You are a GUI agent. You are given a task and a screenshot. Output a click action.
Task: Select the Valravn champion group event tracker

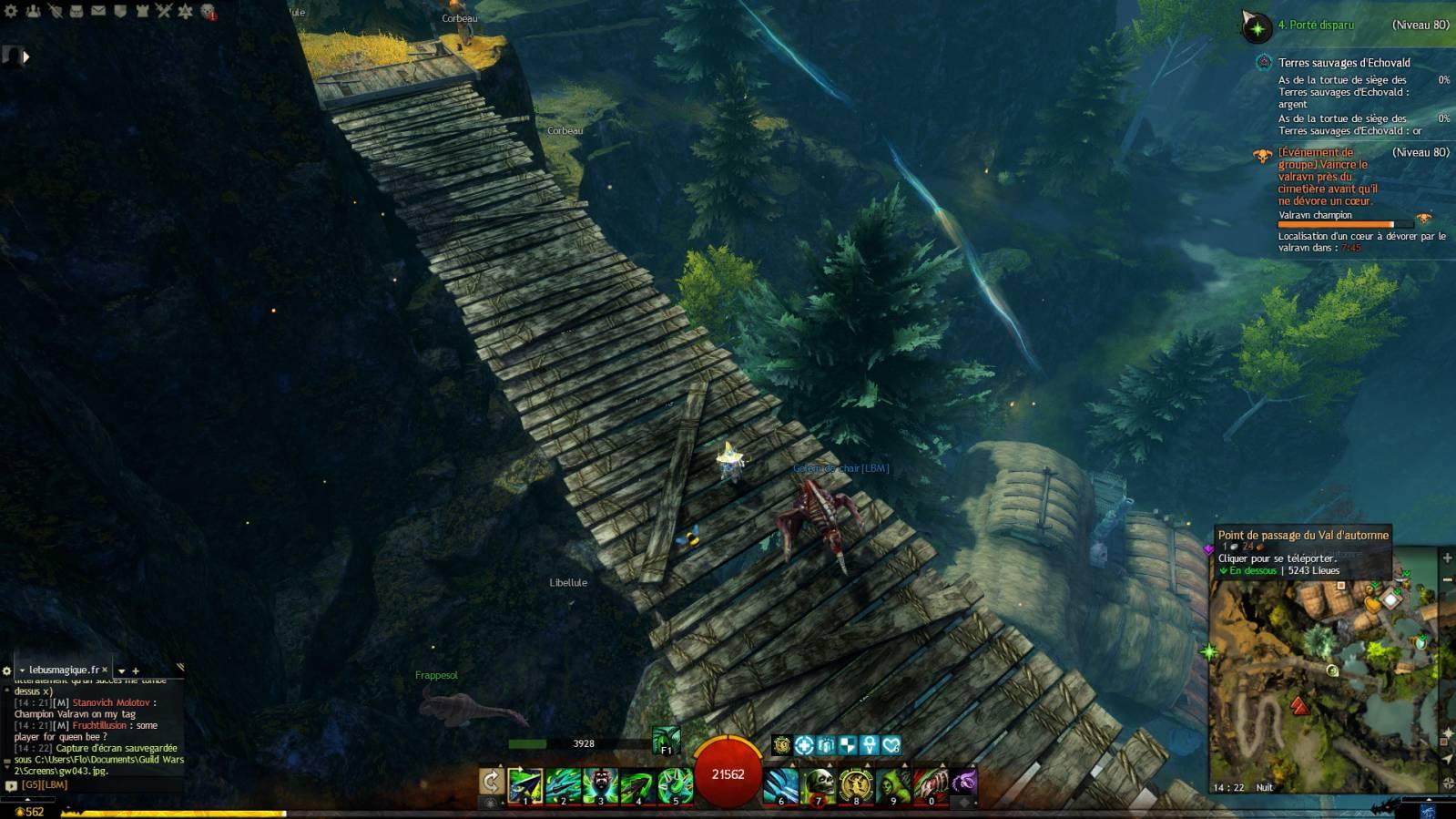1326,177
